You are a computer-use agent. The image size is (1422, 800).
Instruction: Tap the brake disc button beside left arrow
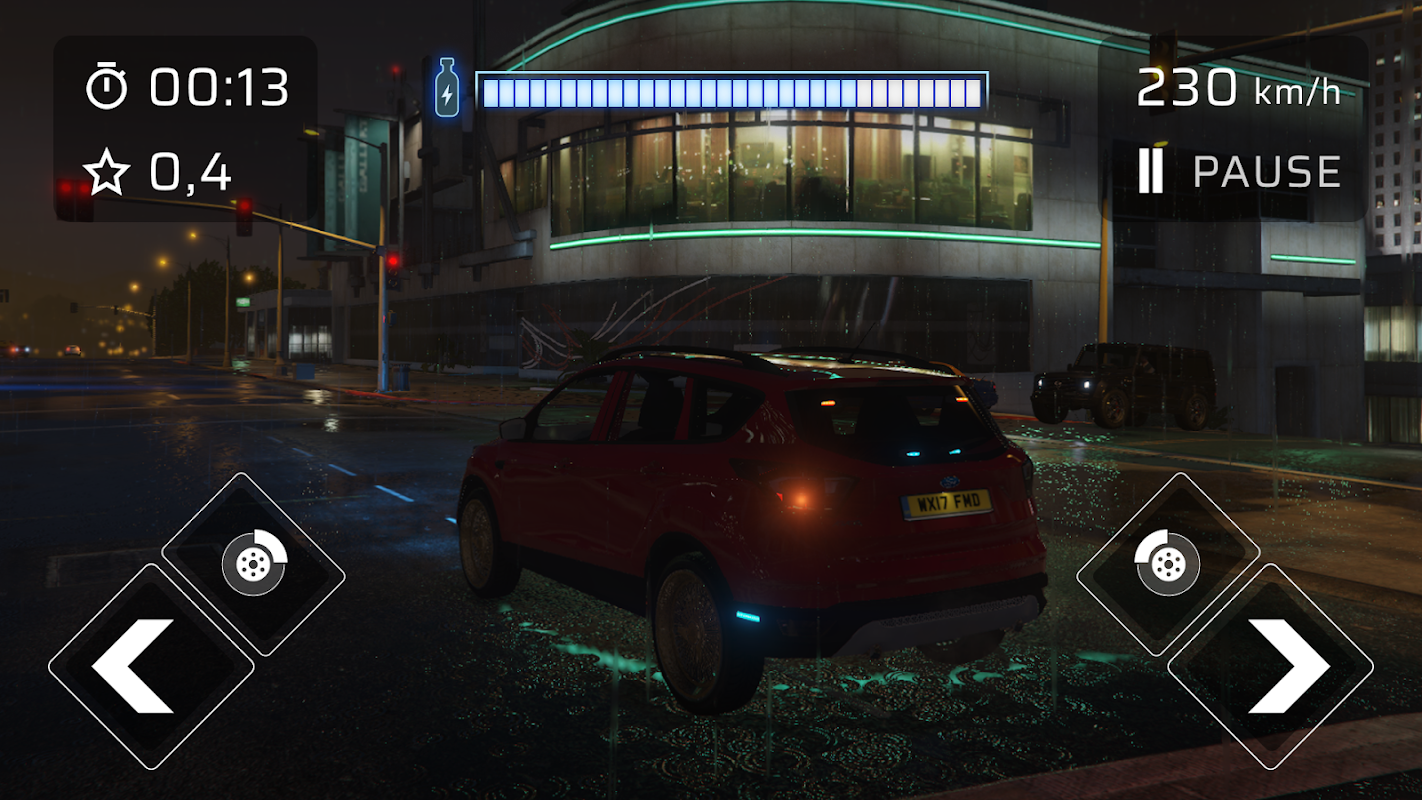(254, 564)
